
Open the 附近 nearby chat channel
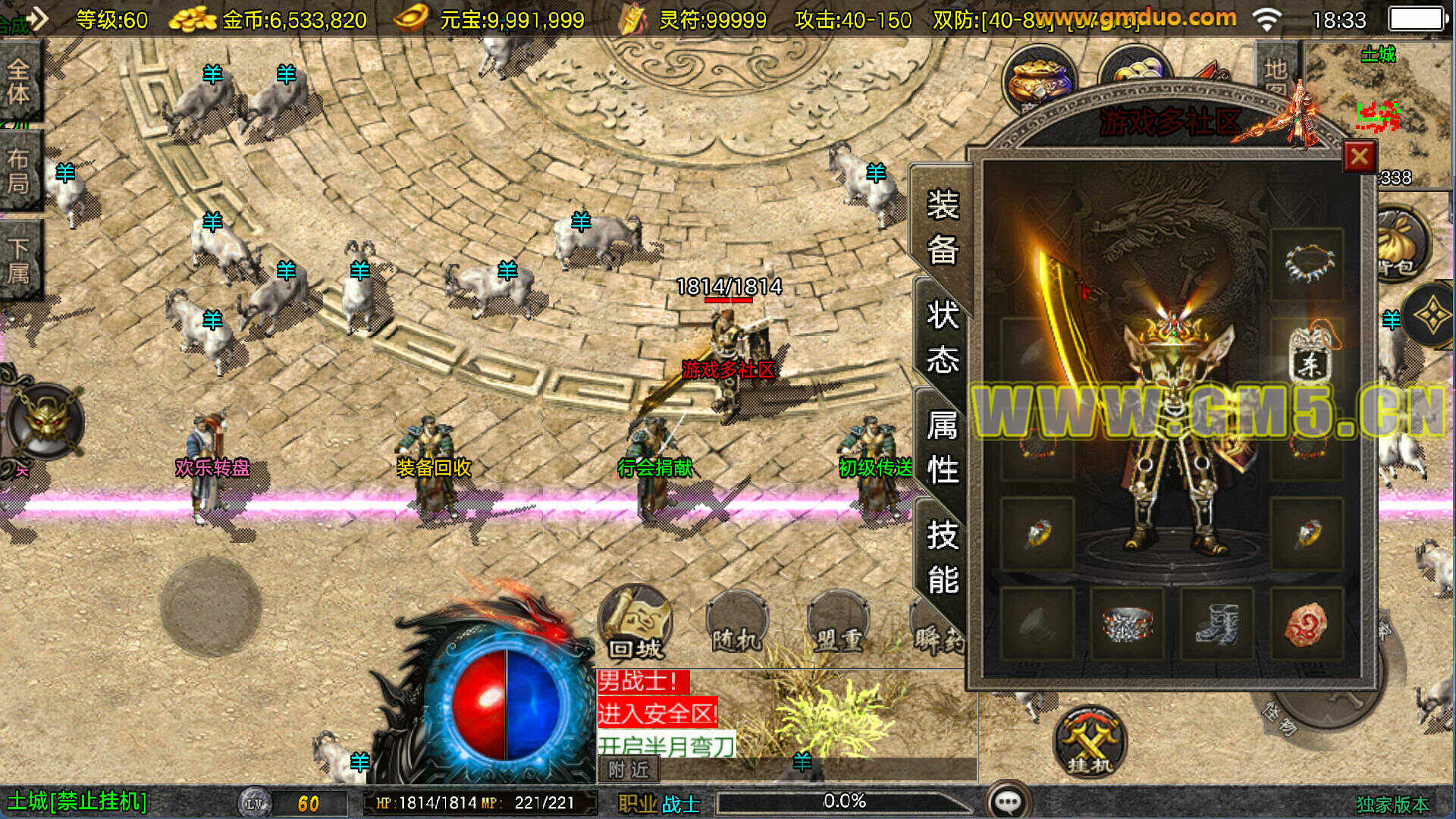point(629,770)
